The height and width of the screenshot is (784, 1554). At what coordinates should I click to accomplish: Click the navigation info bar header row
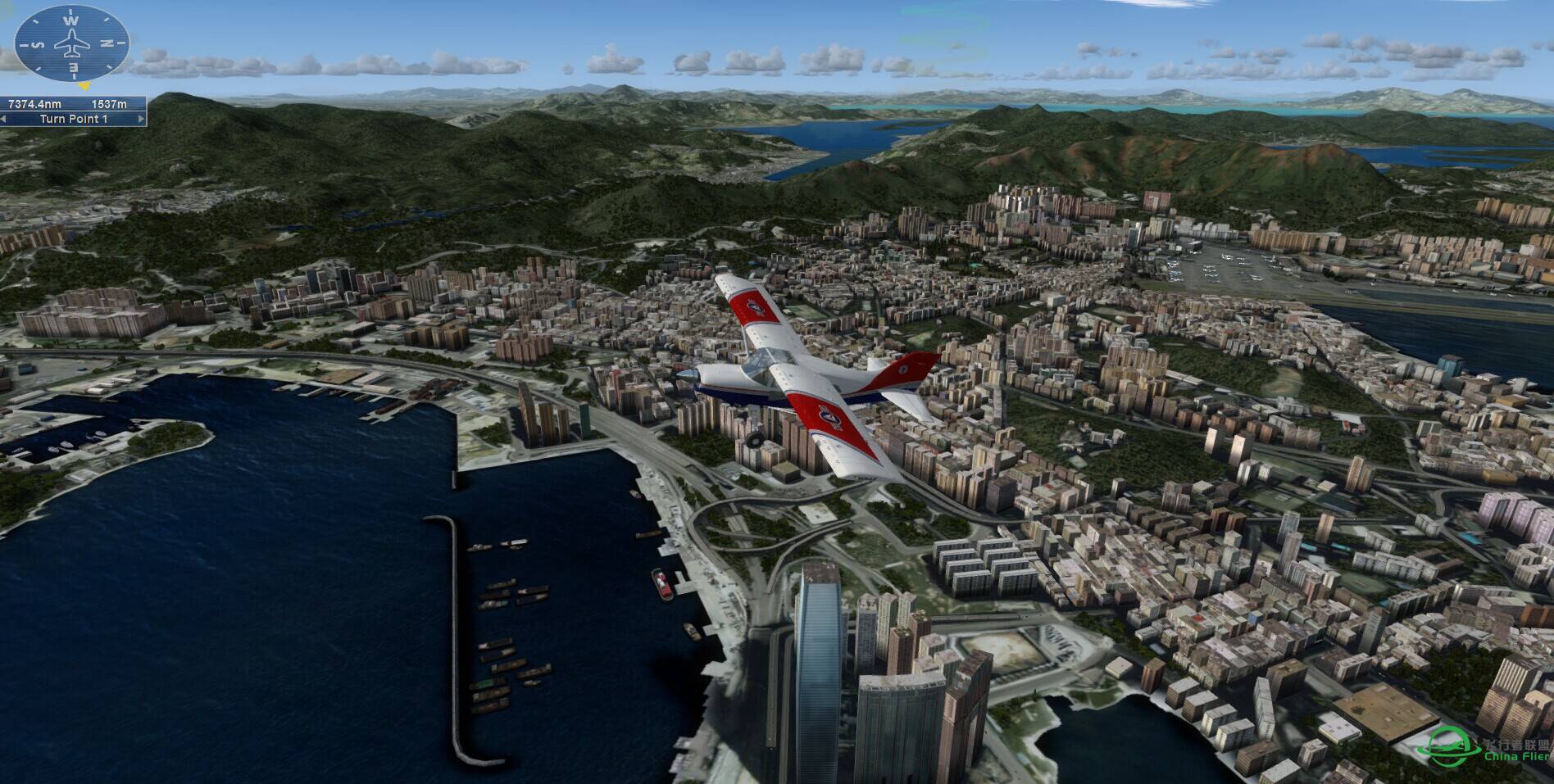(74, 103)
